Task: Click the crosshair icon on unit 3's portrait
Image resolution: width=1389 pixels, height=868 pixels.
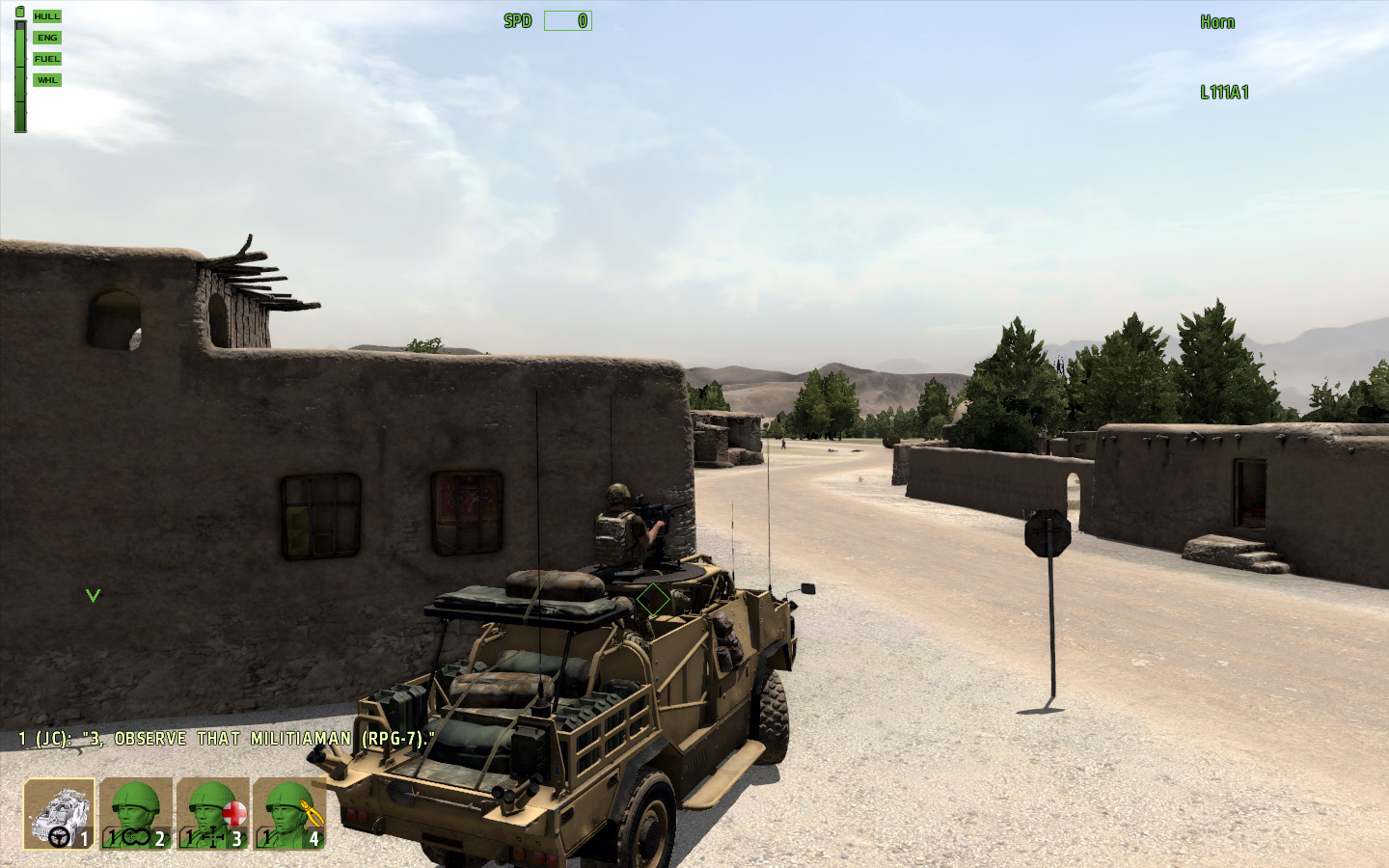Action: click(214, 838)
